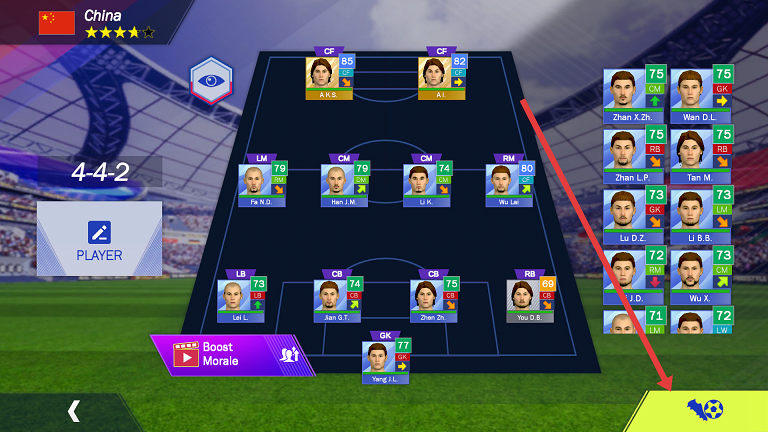This screenshot has width=768, height=432.
Task: Tap the Boost Morale video button
Action: tap(225, 354)
